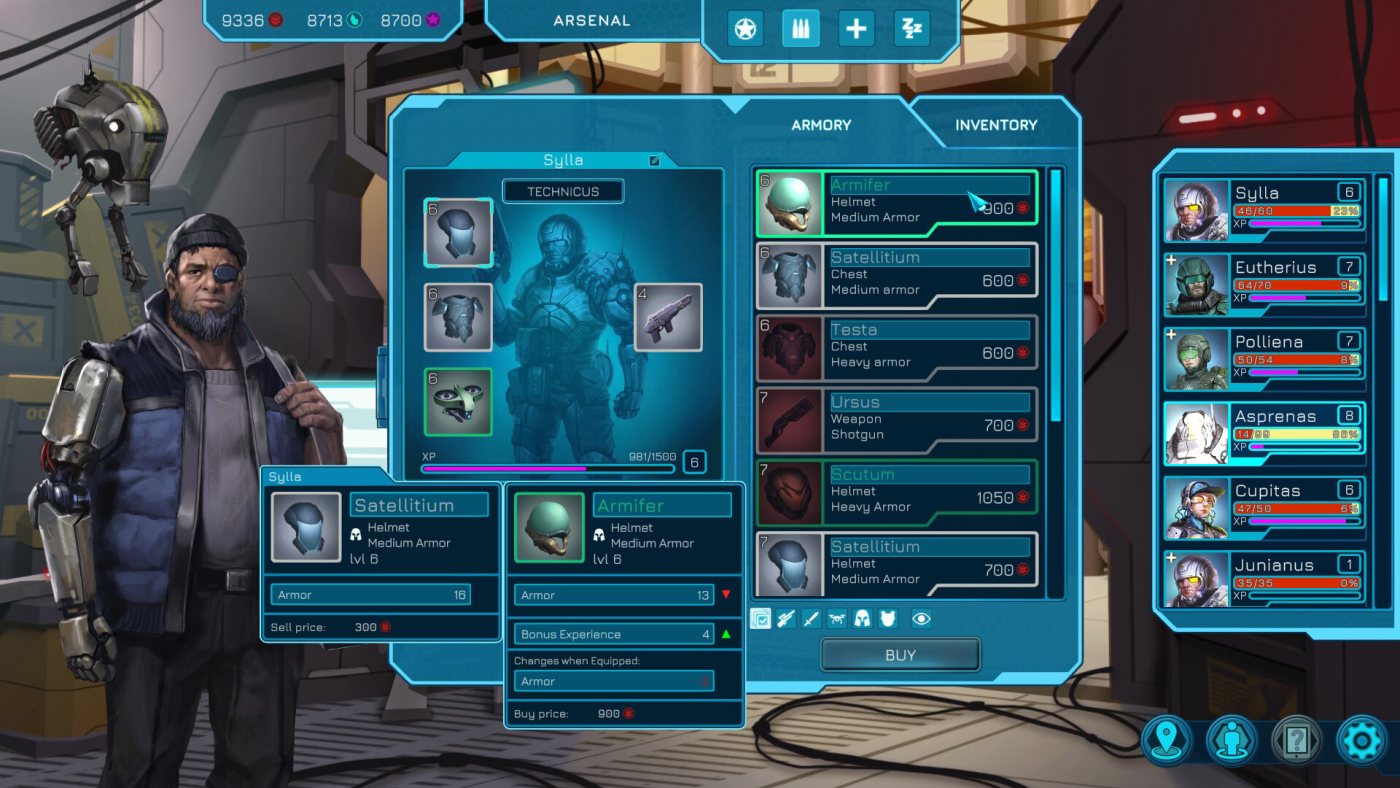Choose the Ursus shotgun listing
Viewport: 1400px width, 788px height.
coord(897,419)
